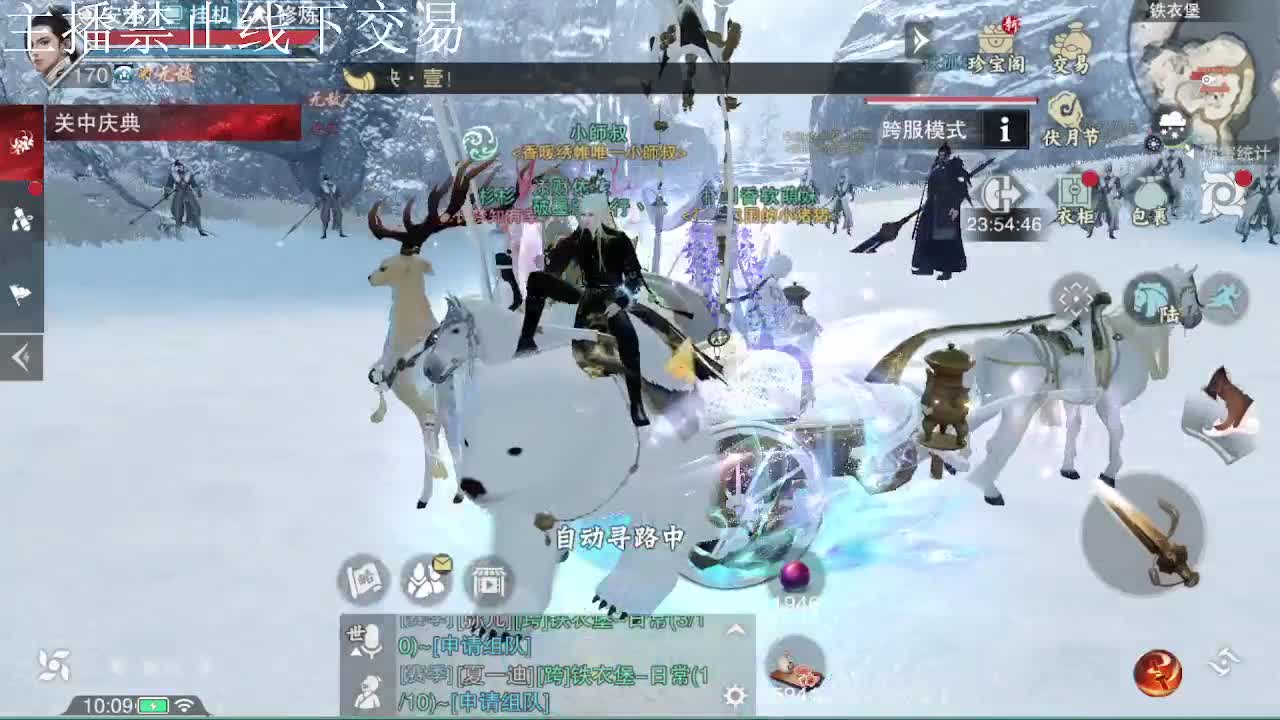The height and width of the screenshot is (720, 1280).
Task: Tap the microphone icon beside the chat
Action: [371, 640]
